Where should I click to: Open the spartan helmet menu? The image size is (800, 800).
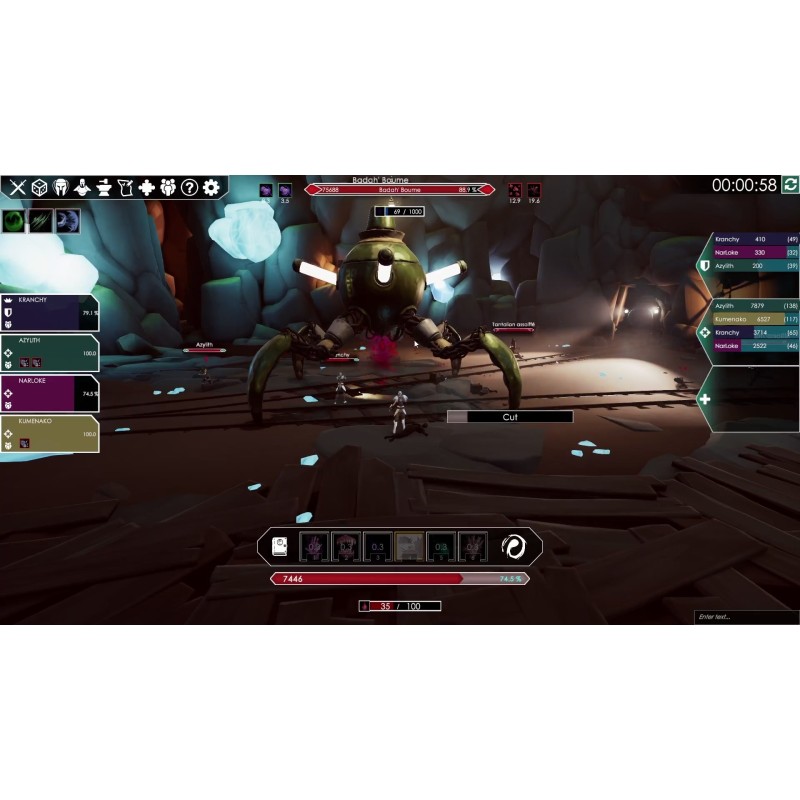click(x=62, y=187)
